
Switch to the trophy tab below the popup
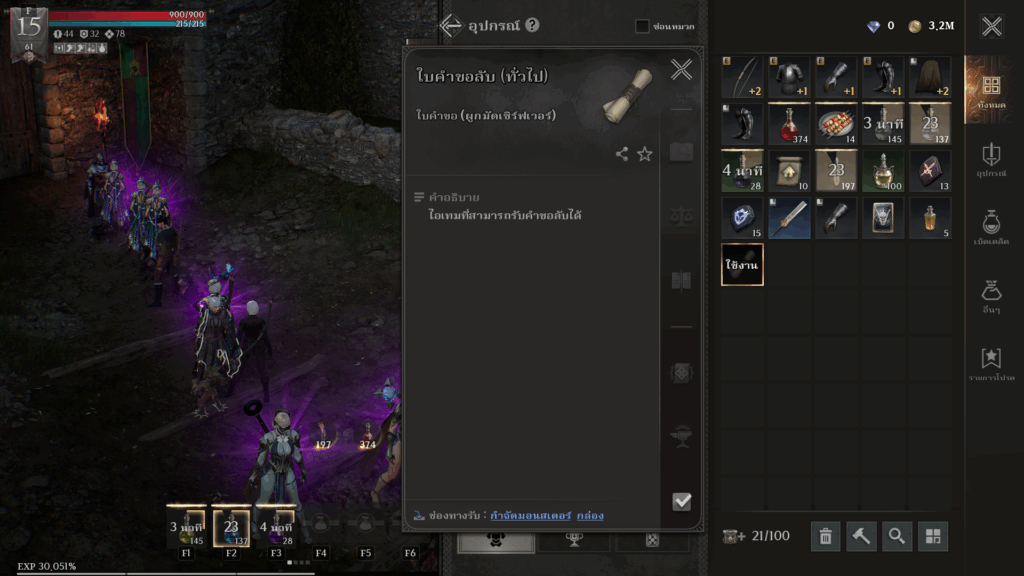574,540
